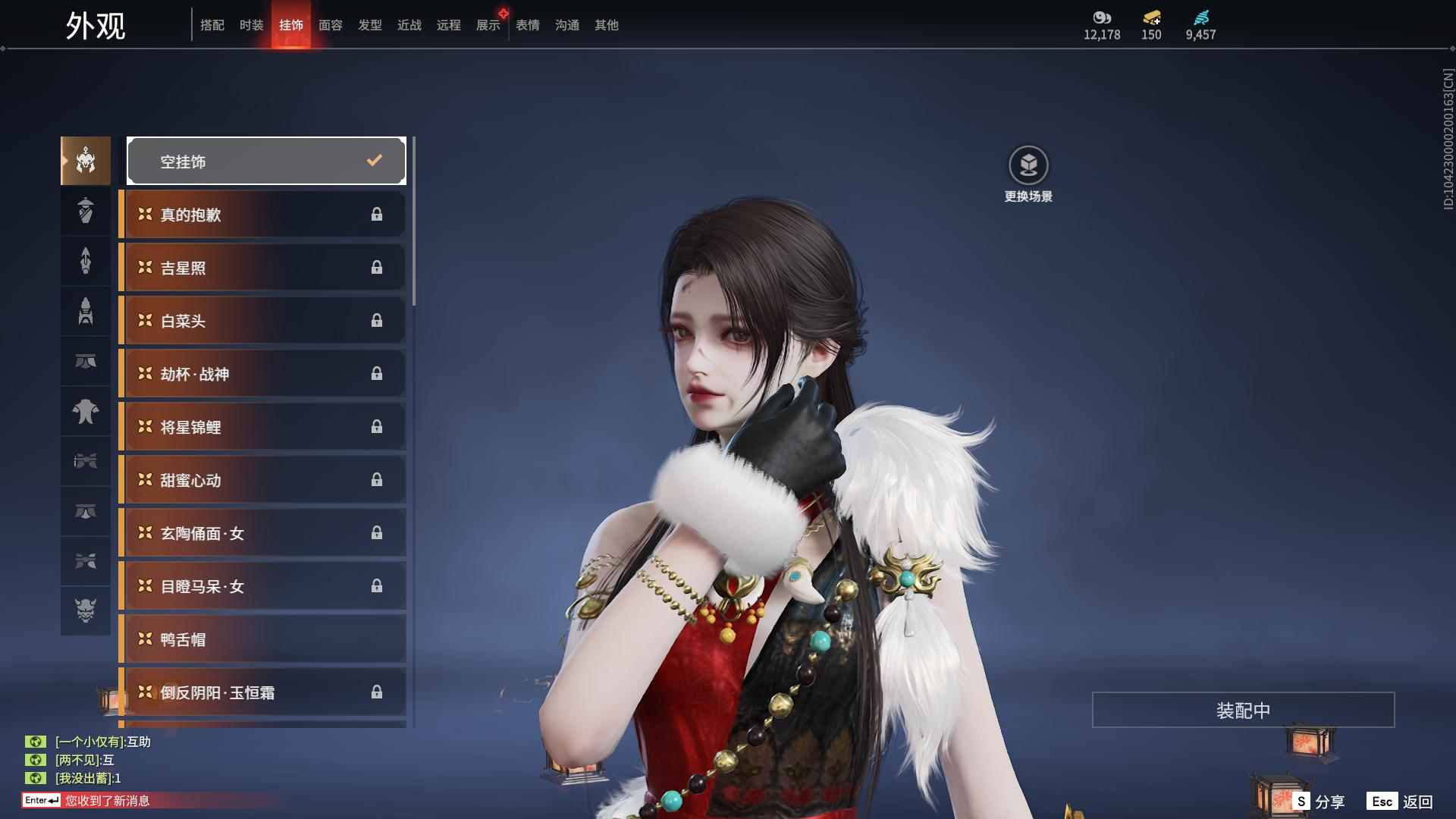Open the 其他 tab
Viewport: 1456px width, 819px height.
pos(606,25)
